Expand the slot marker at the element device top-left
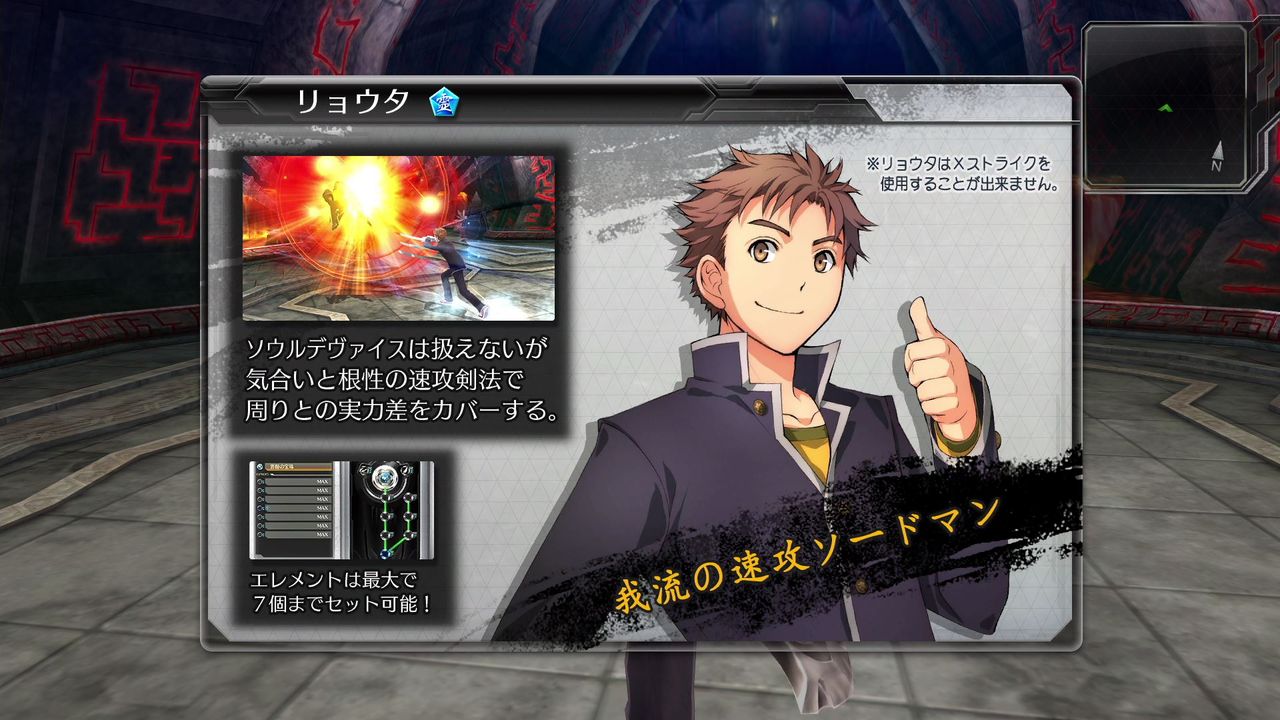This screenshot has height=720, width=1280. point(364,468)
